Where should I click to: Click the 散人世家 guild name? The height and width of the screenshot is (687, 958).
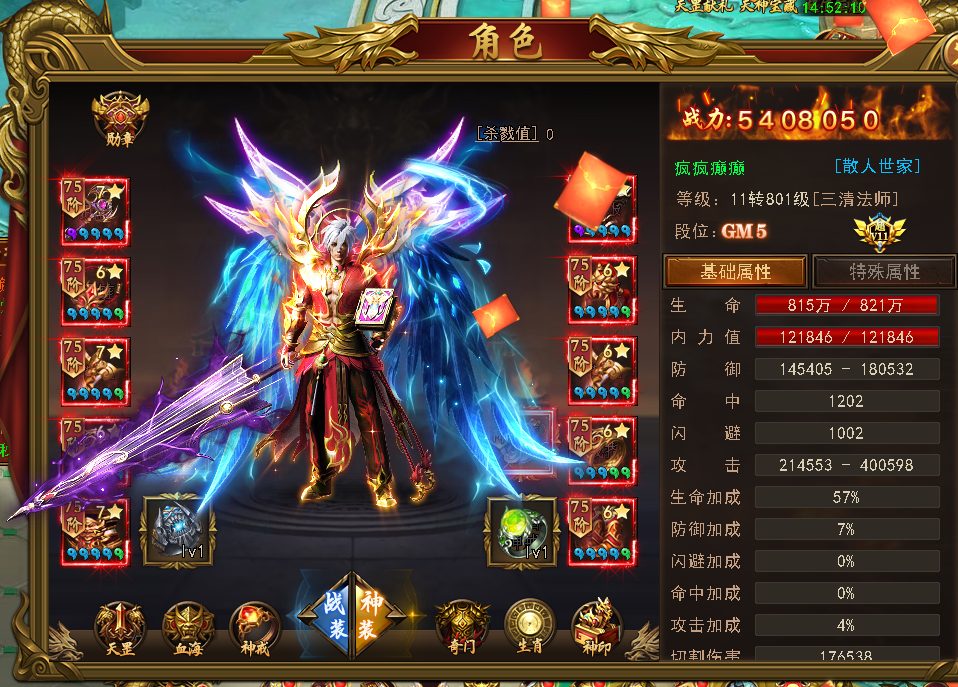pyautogui.click(x=877, y=166)
